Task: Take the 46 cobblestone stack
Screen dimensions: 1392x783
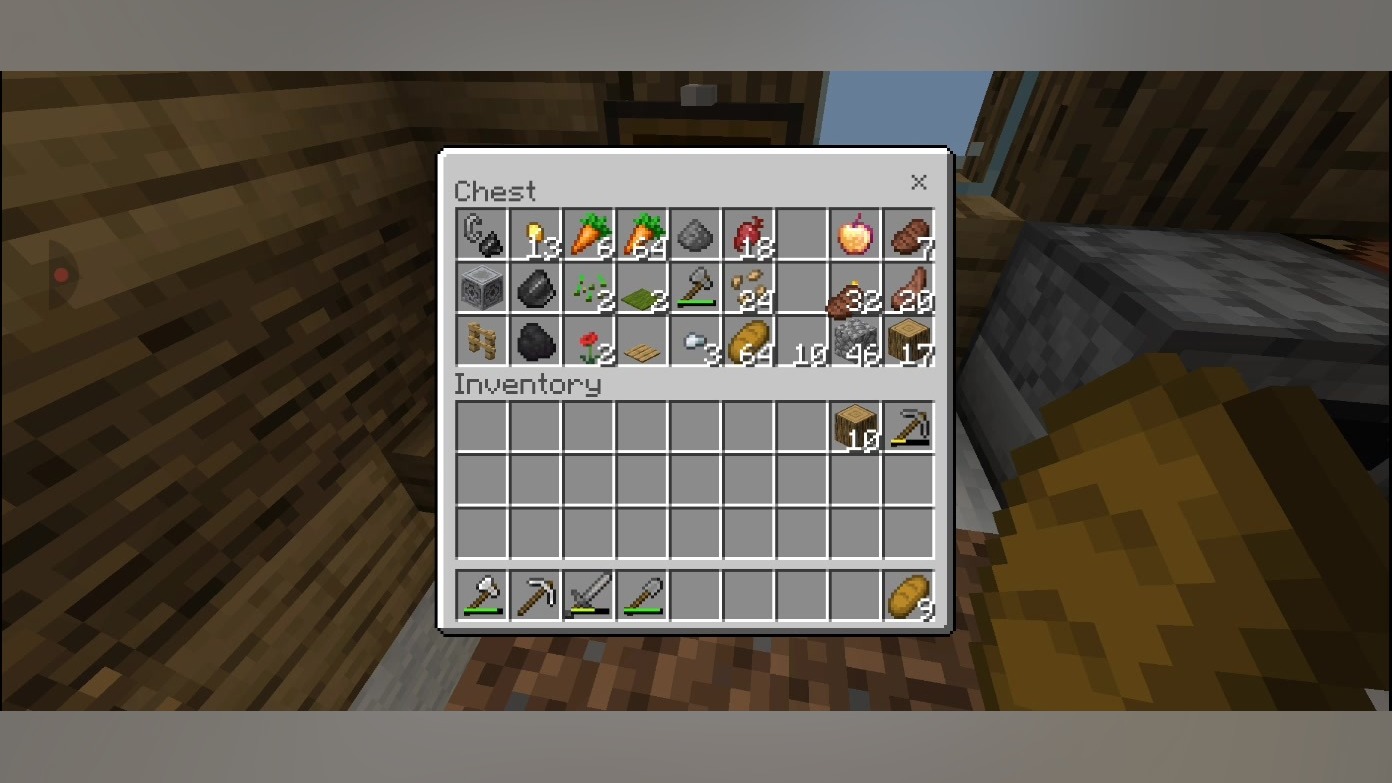Action: pyautogui.click(x=856, y=343)
